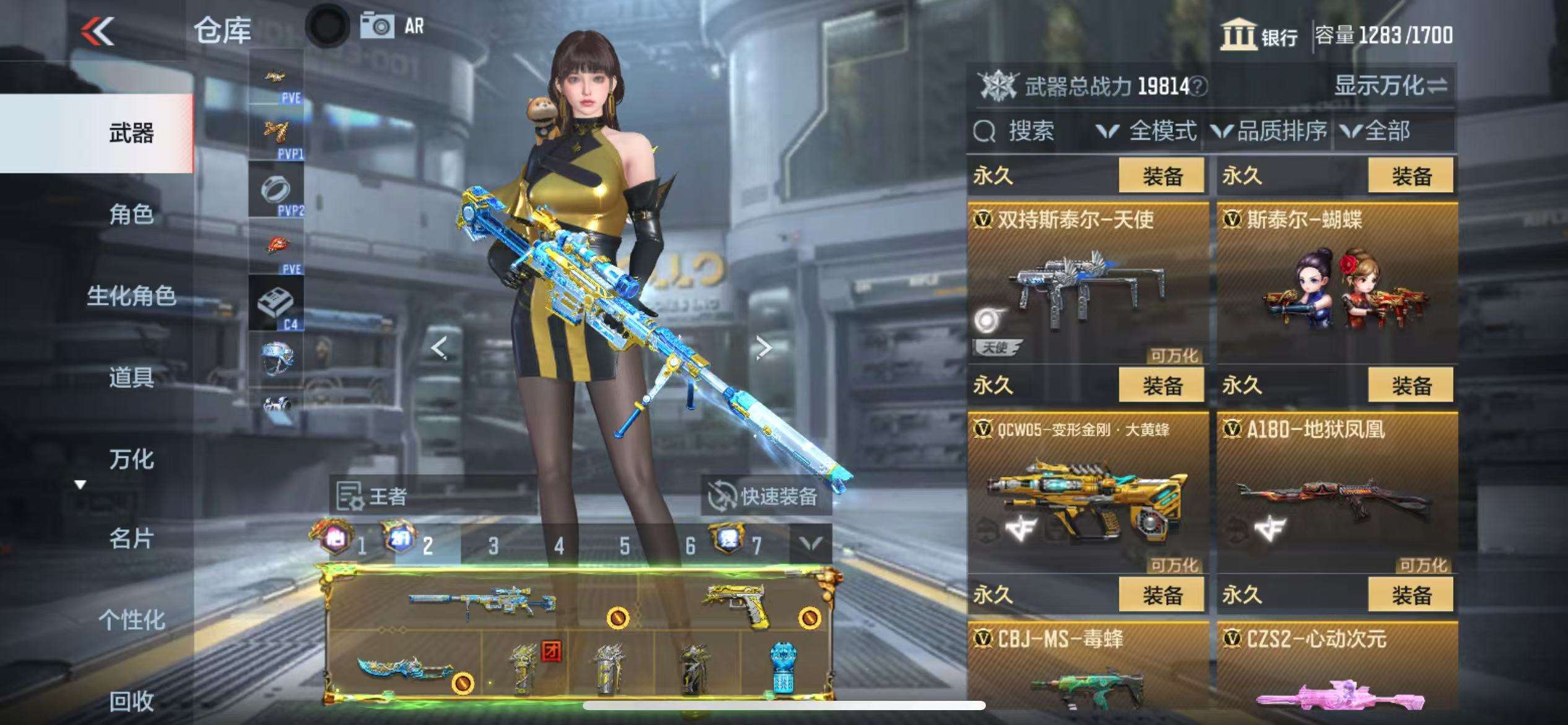Equip the 双持斯泰尔-天使 weapon
The width and height of the screenshot is (1568, 725).
tap(1162, 176)
